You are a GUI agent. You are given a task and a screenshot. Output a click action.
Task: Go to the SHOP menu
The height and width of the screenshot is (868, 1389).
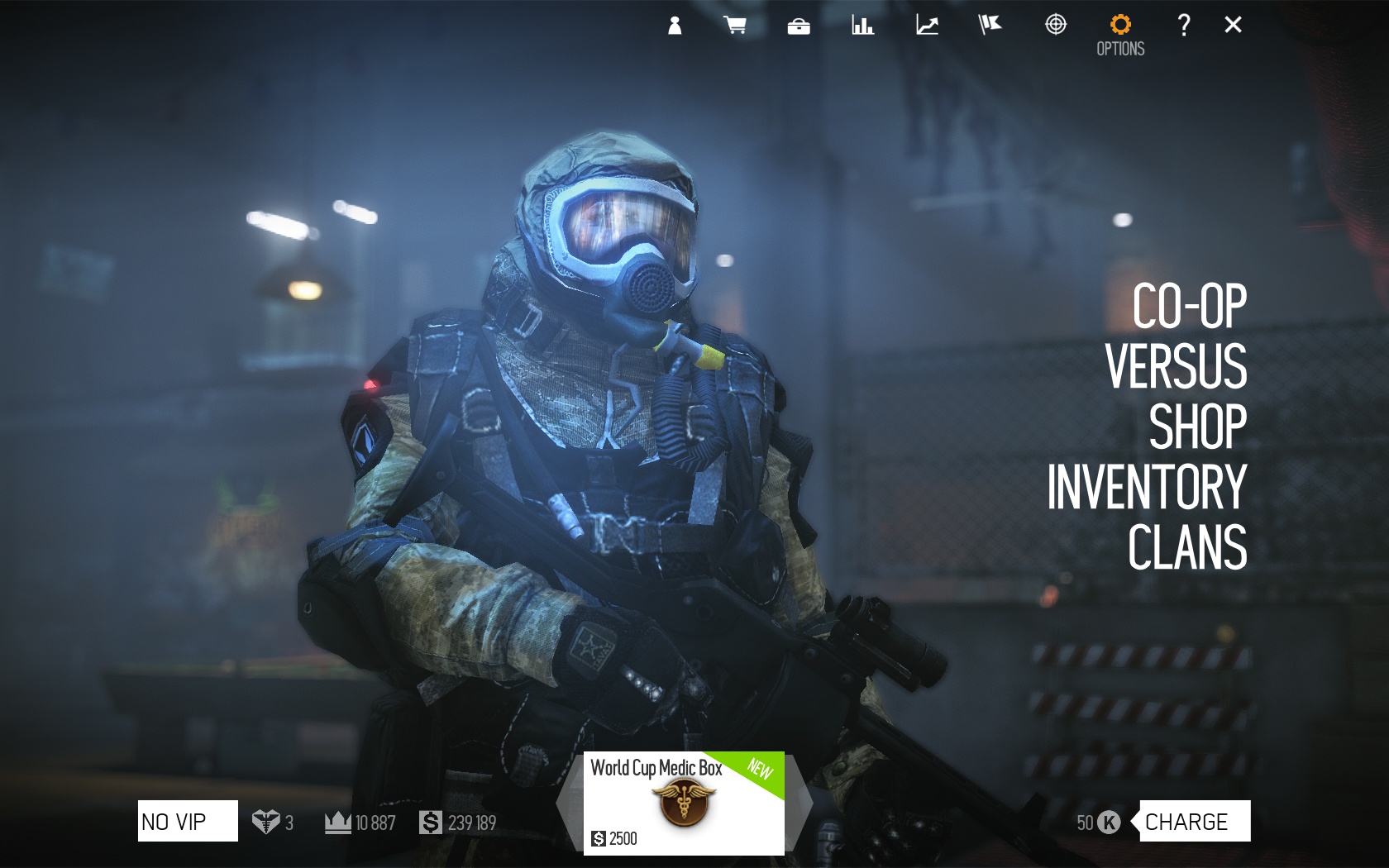coord(1197,427)
